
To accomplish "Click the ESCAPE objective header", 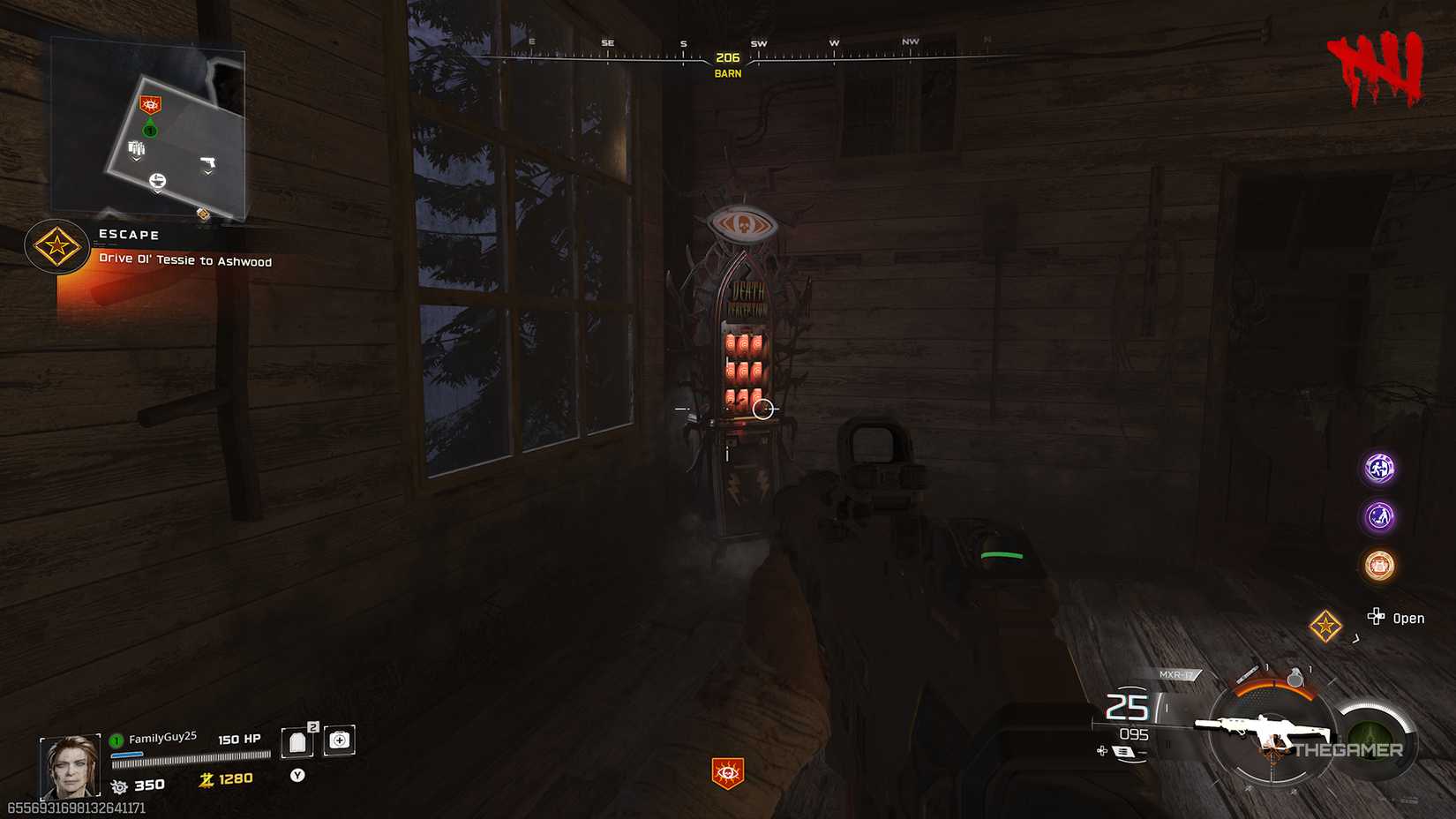I will click(130, 235).
